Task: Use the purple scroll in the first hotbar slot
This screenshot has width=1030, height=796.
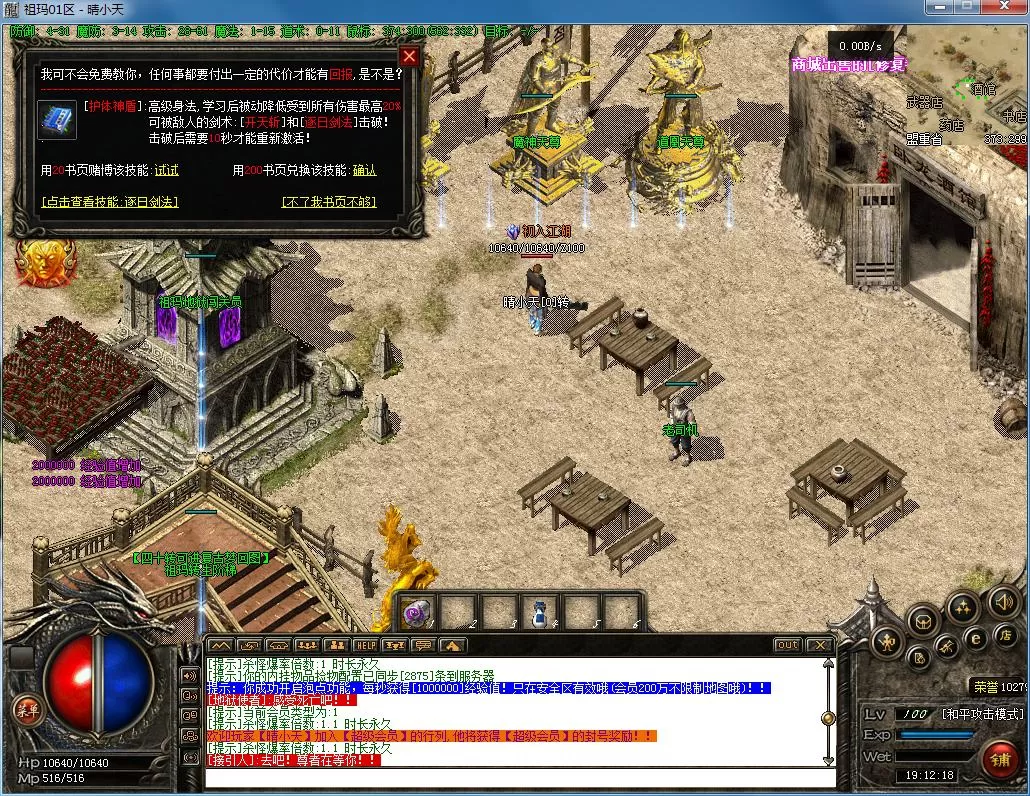Action: tap(418, 611)
